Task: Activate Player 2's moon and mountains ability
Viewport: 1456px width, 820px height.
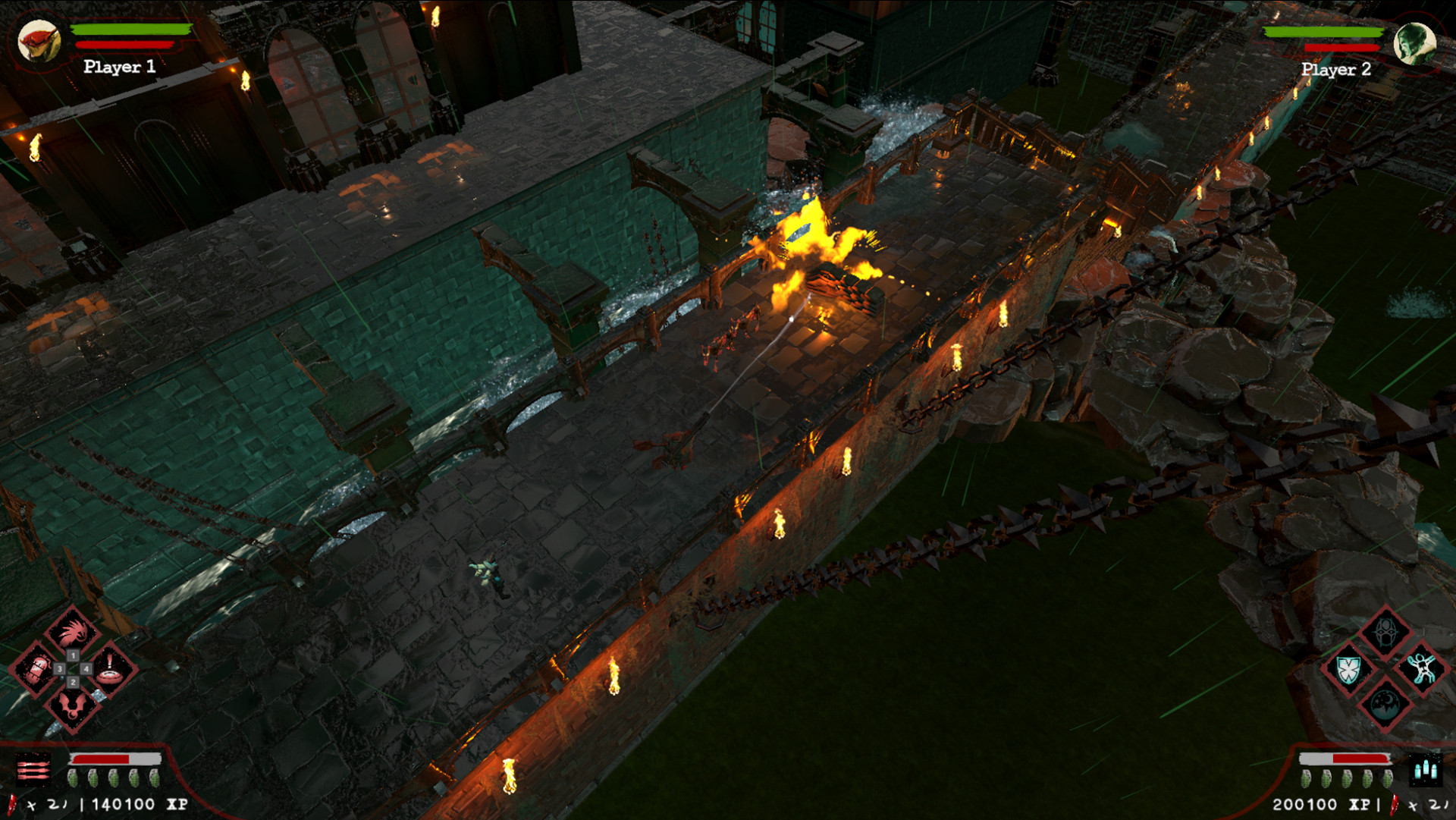Action: pos(1385,705)
